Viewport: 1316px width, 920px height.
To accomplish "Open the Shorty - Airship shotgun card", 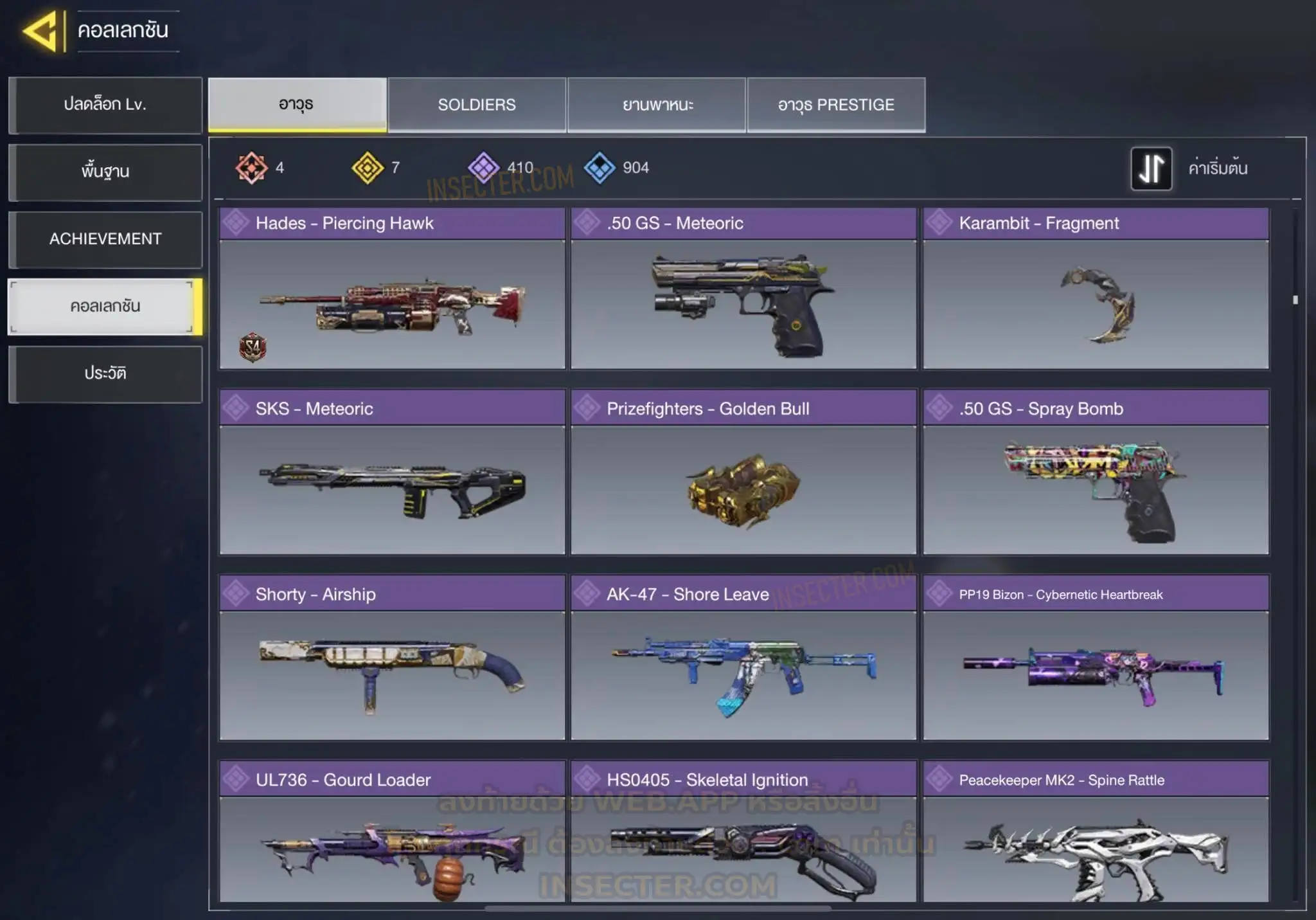I will (x=392, y=658).
